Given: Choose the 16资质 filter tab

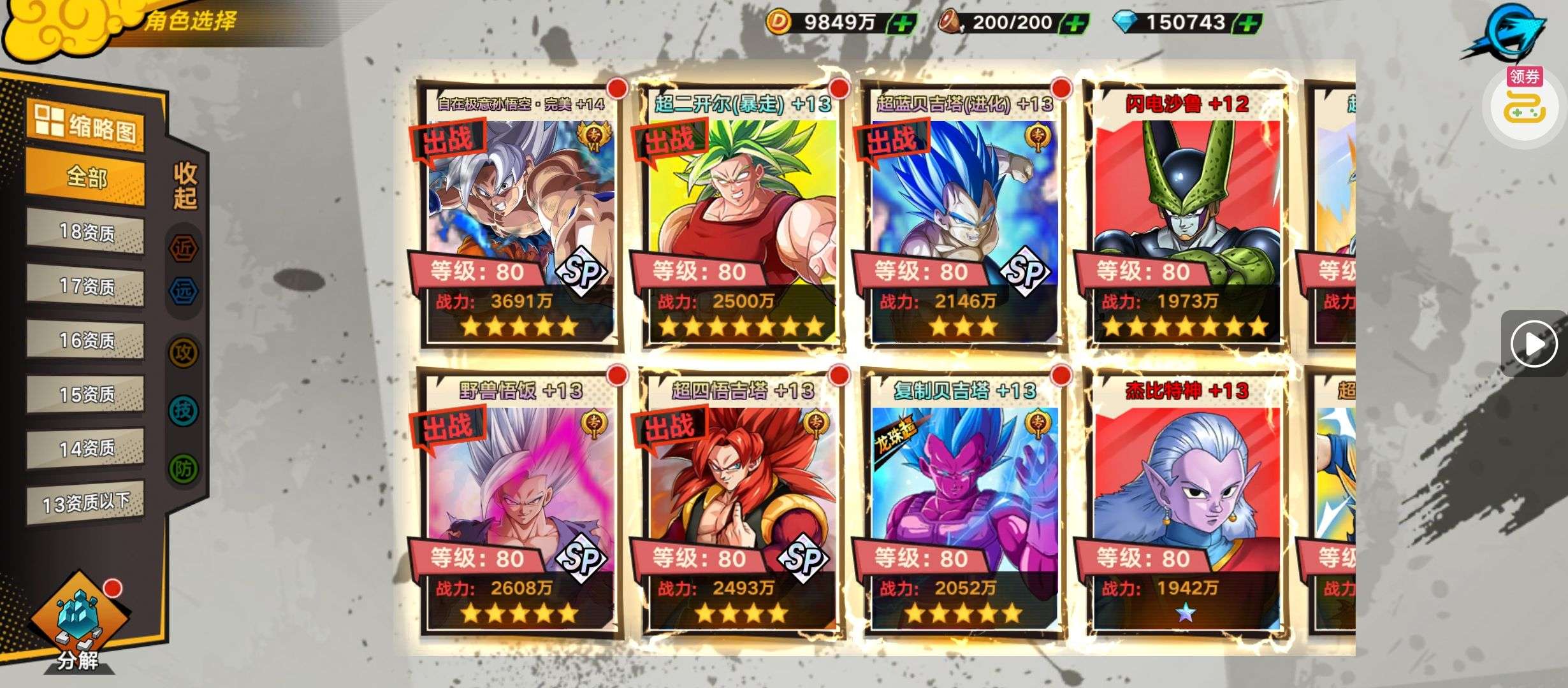Looking at the screenshot, I should (x=85, y=340).
